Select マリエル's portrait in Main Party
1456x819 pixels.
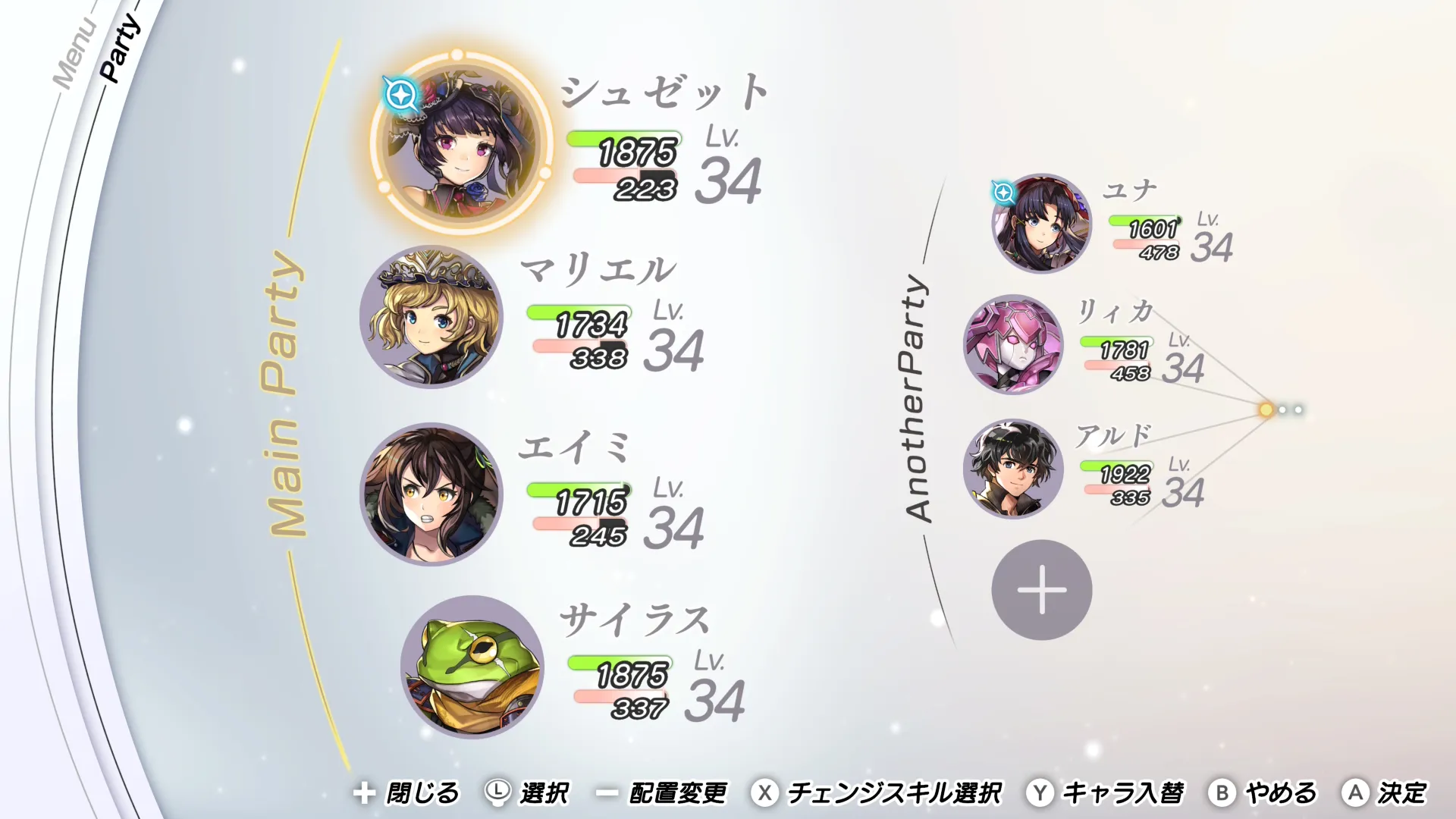[x=432, y=318]
